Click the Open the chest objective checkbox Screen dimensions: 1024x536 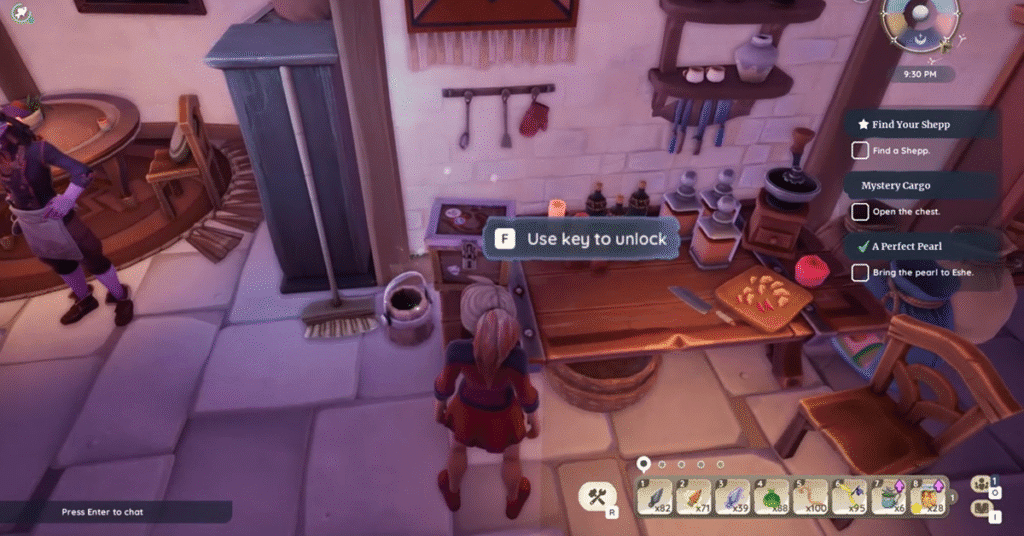[860, 212]
